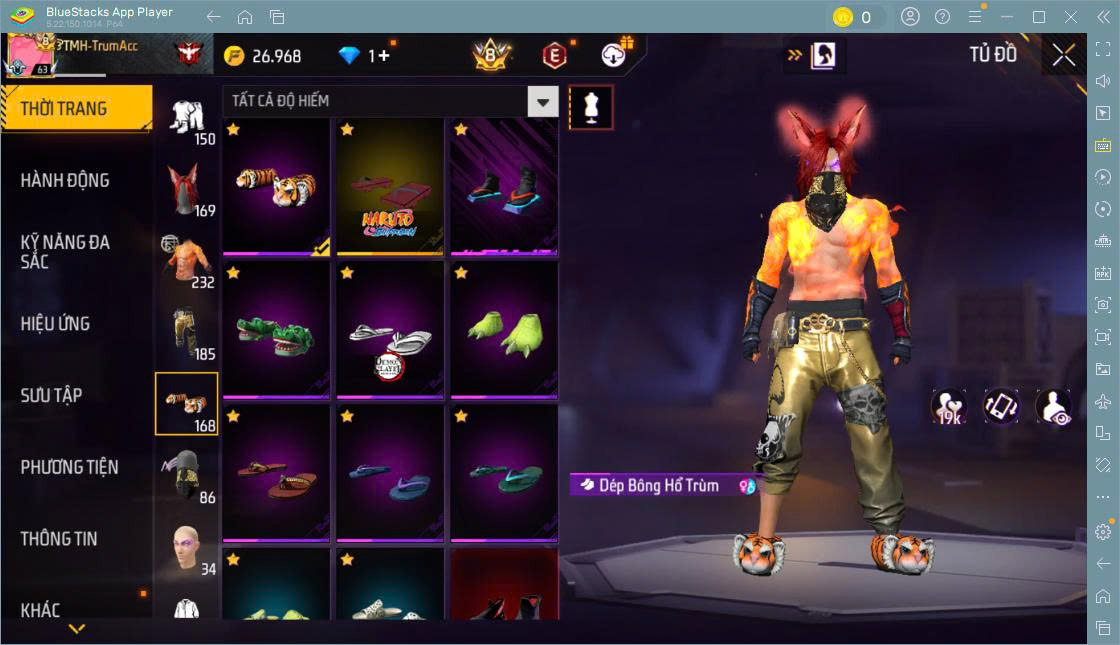Maximize the BlueStacks window
1120x645 pixels.
coord(1039,17)
